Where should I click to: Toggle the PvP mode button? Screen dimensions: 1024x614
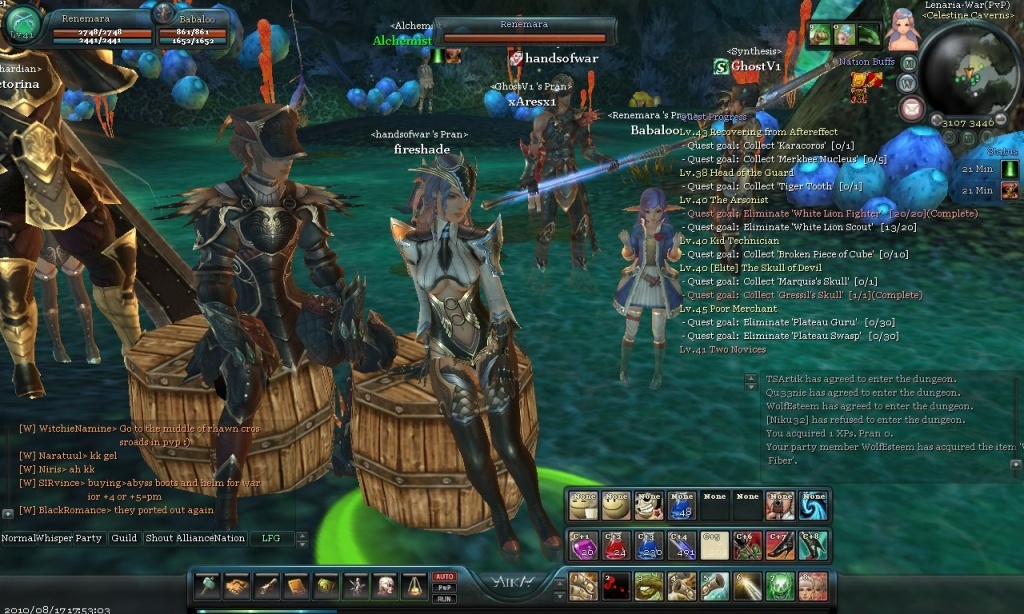[444, 588]
